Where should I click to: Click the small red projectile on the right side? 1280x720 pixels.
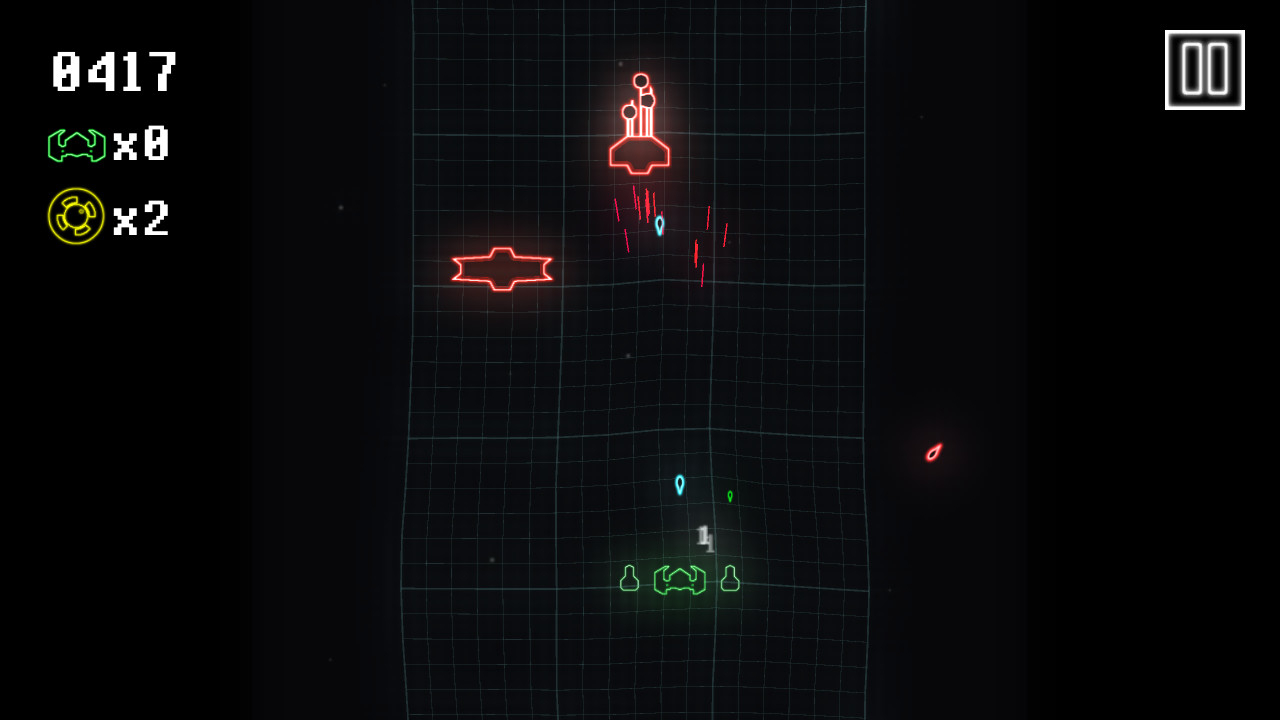click(x=932, y=452)
